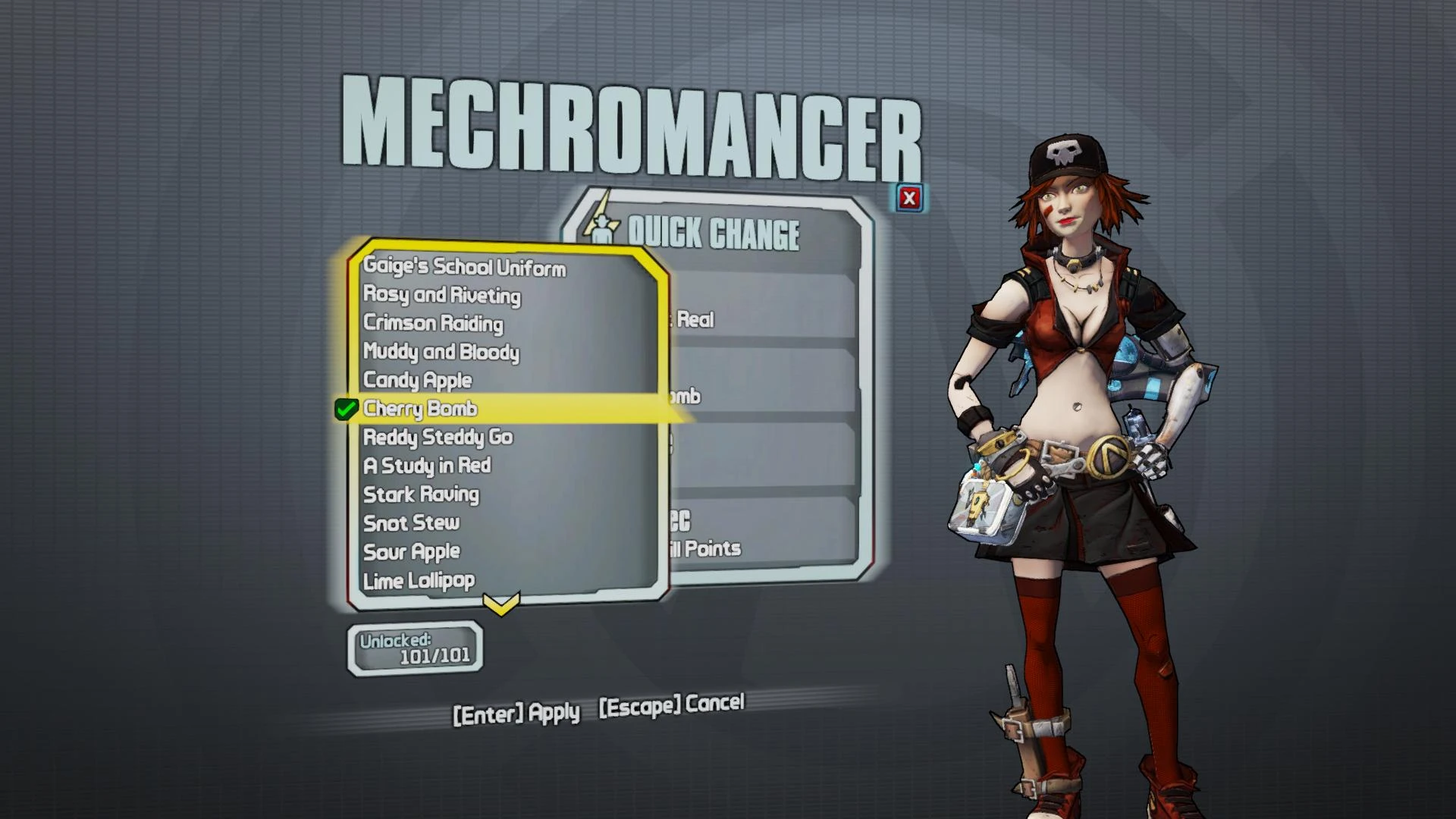Choose the Sour Apple skin
Image resolution: width=1456 pixels, height=819 pixels.
[412, 551]
